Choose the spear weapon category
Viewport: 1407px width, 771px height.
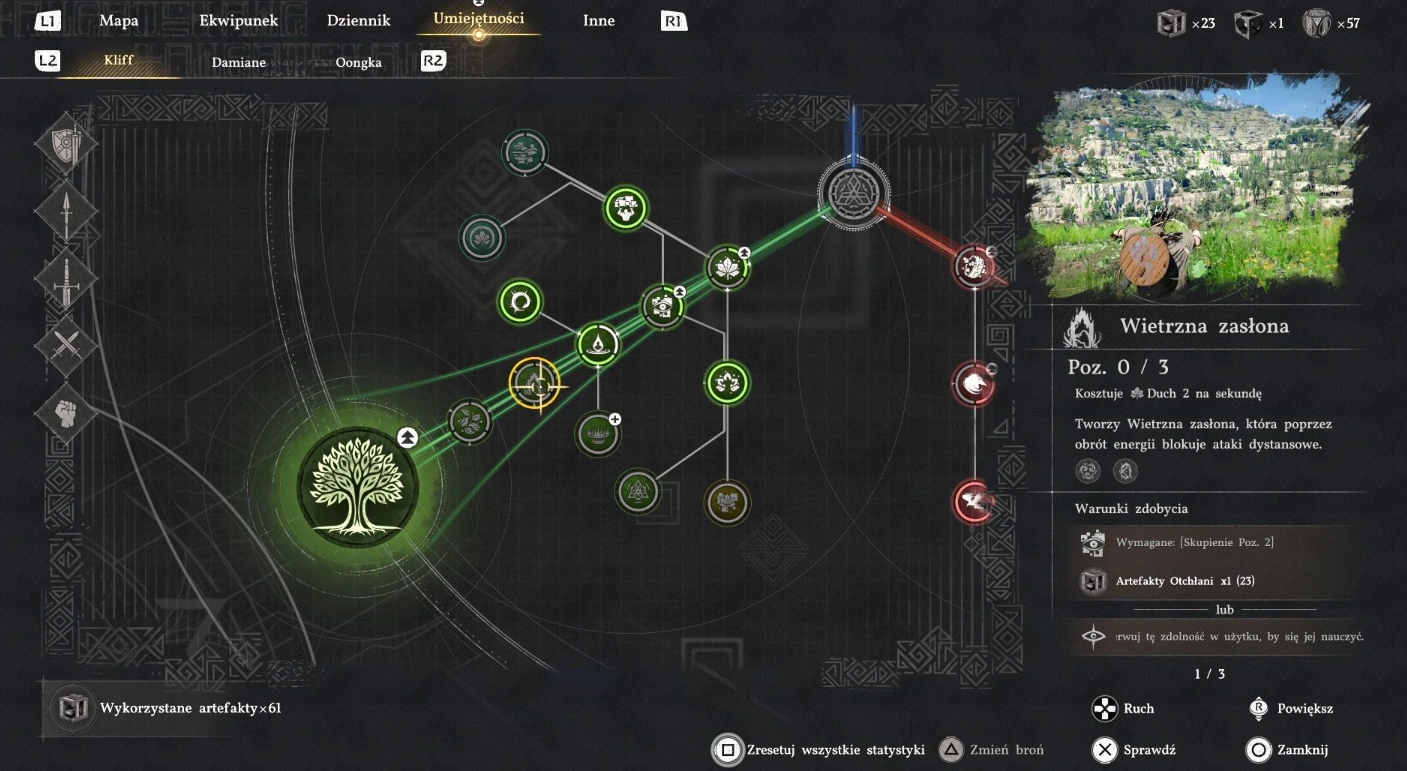(66, 212)
